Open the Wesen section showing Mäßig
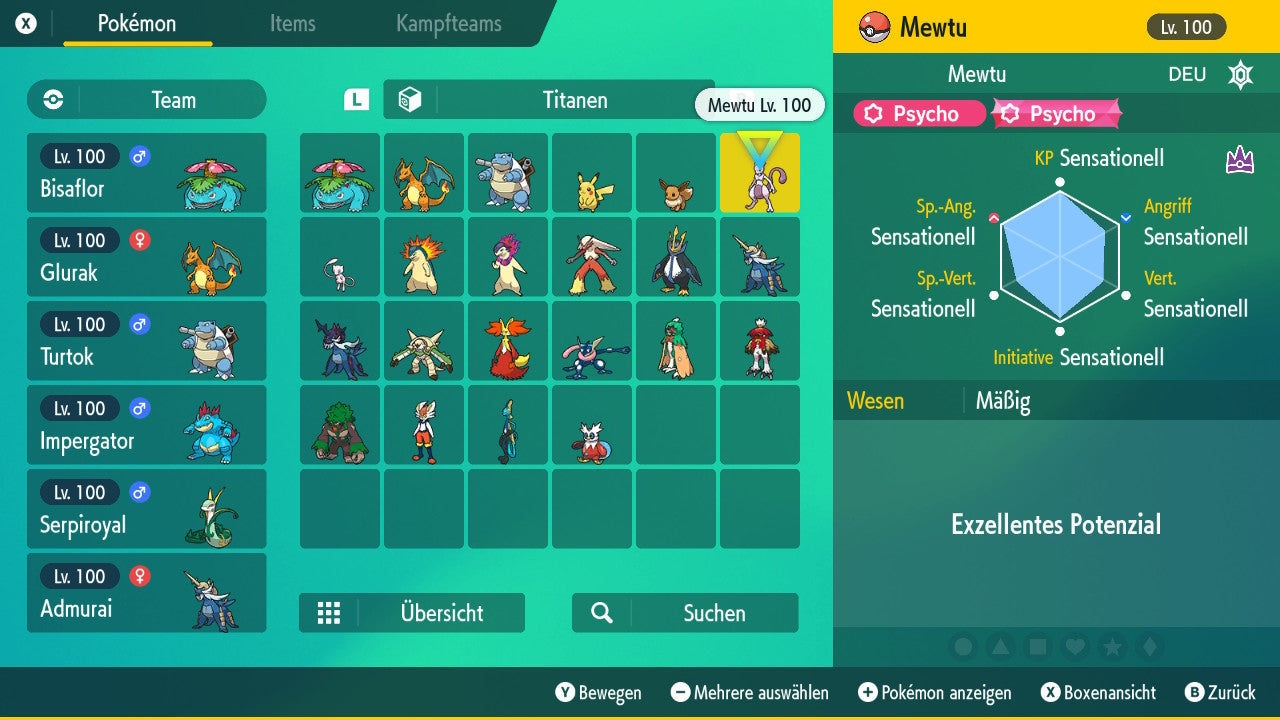The image size is (1280, 720). [x=1001, y=400]
